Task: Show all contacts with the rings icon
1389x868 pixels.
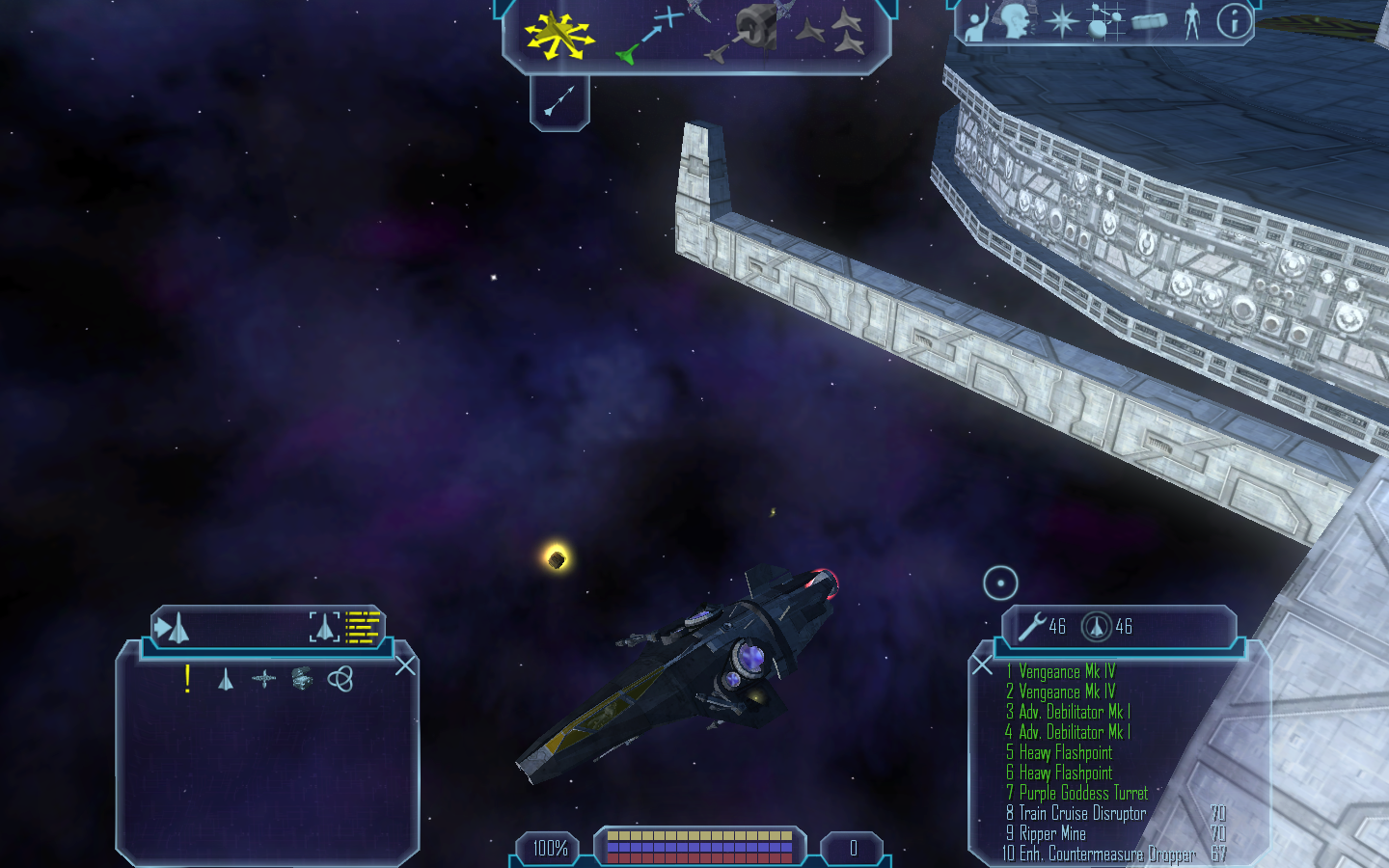Action: coord(340,679)
